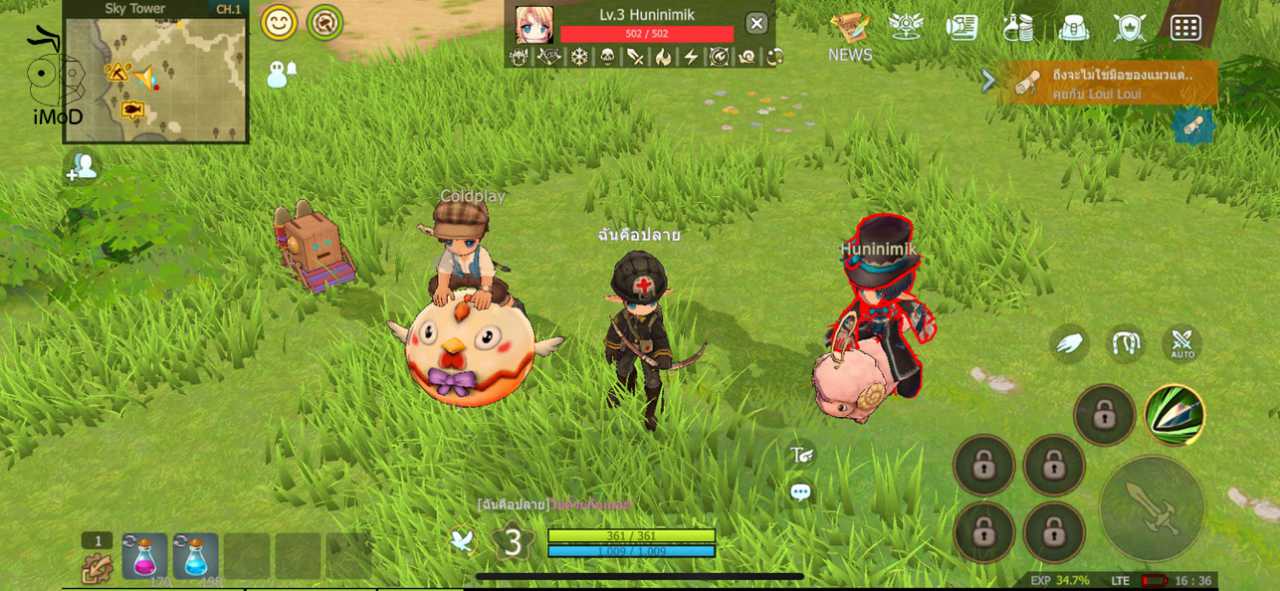Use the blue potion in hotbar
This screenshot has width=1280, height=591.
tap(196, 556)
